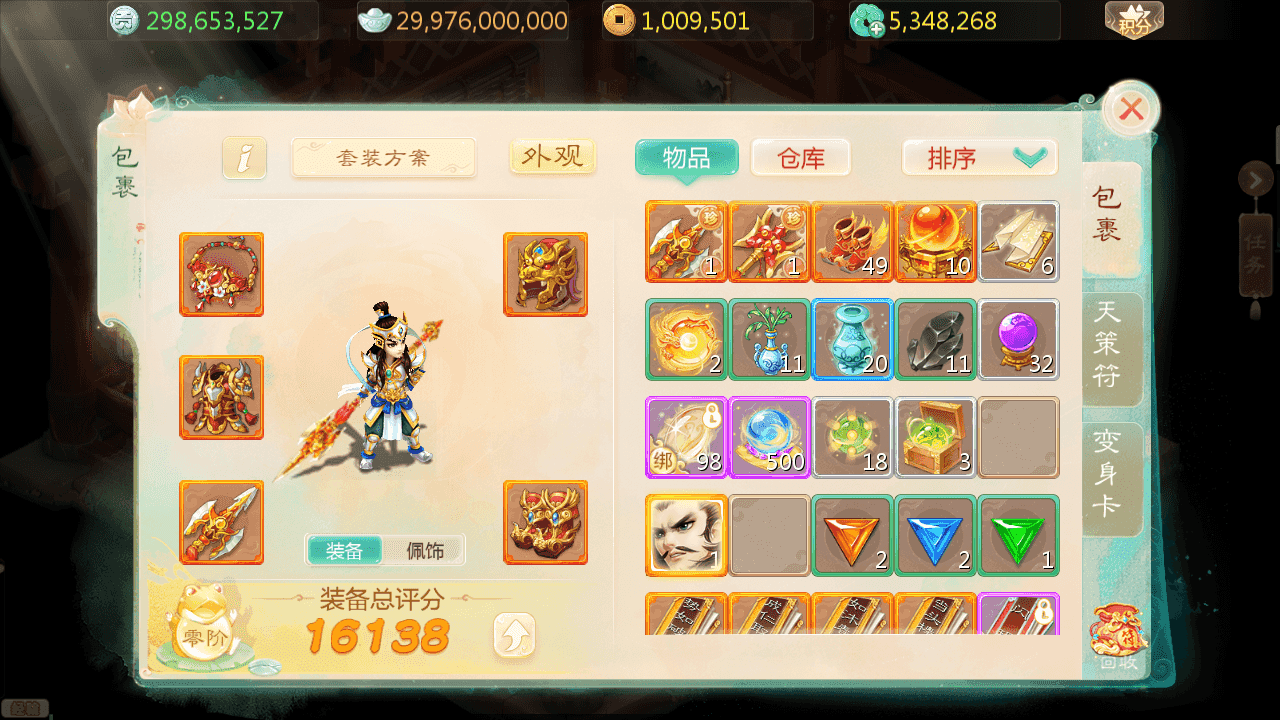1280x720 pixels.
Task: Open the 套装方案 button
Action: [383, 157]
